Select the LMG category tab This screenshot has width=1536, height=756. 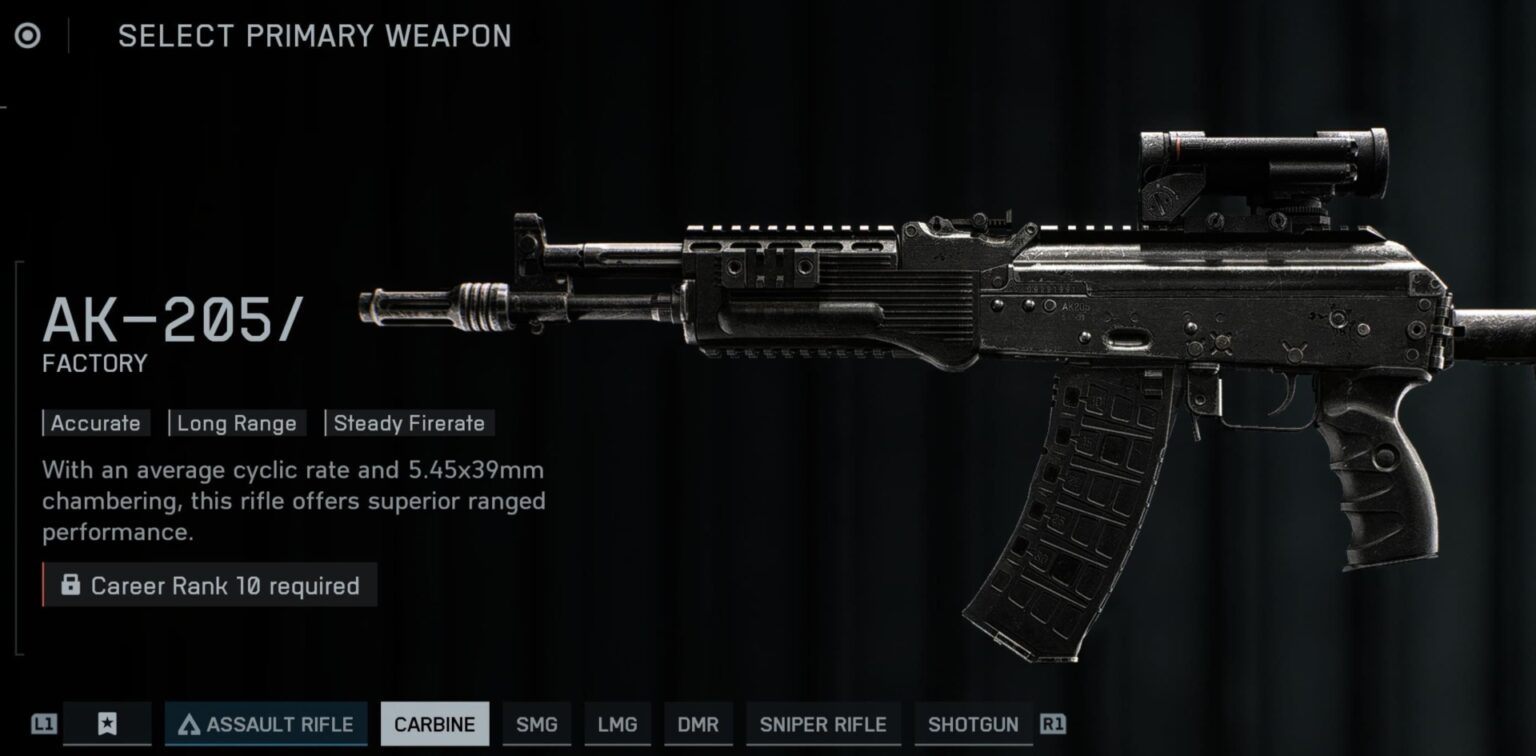click(x=617, y=724)
